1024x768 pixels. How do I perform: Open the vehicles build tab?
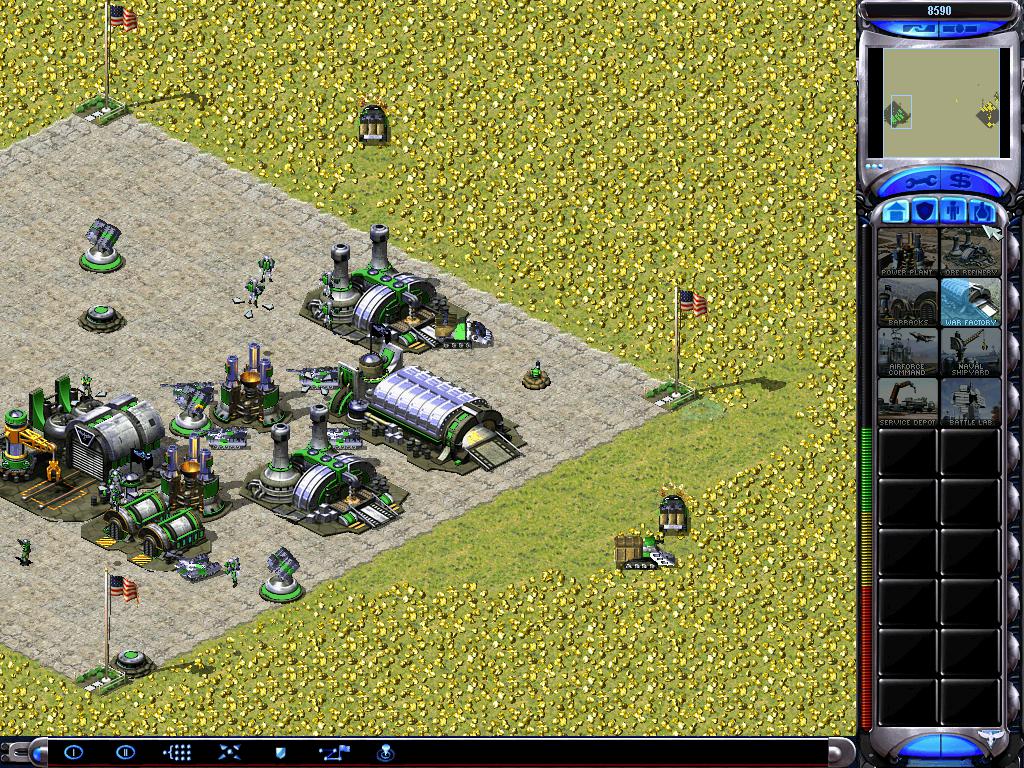pyautogui.click(x=983, y=211)
